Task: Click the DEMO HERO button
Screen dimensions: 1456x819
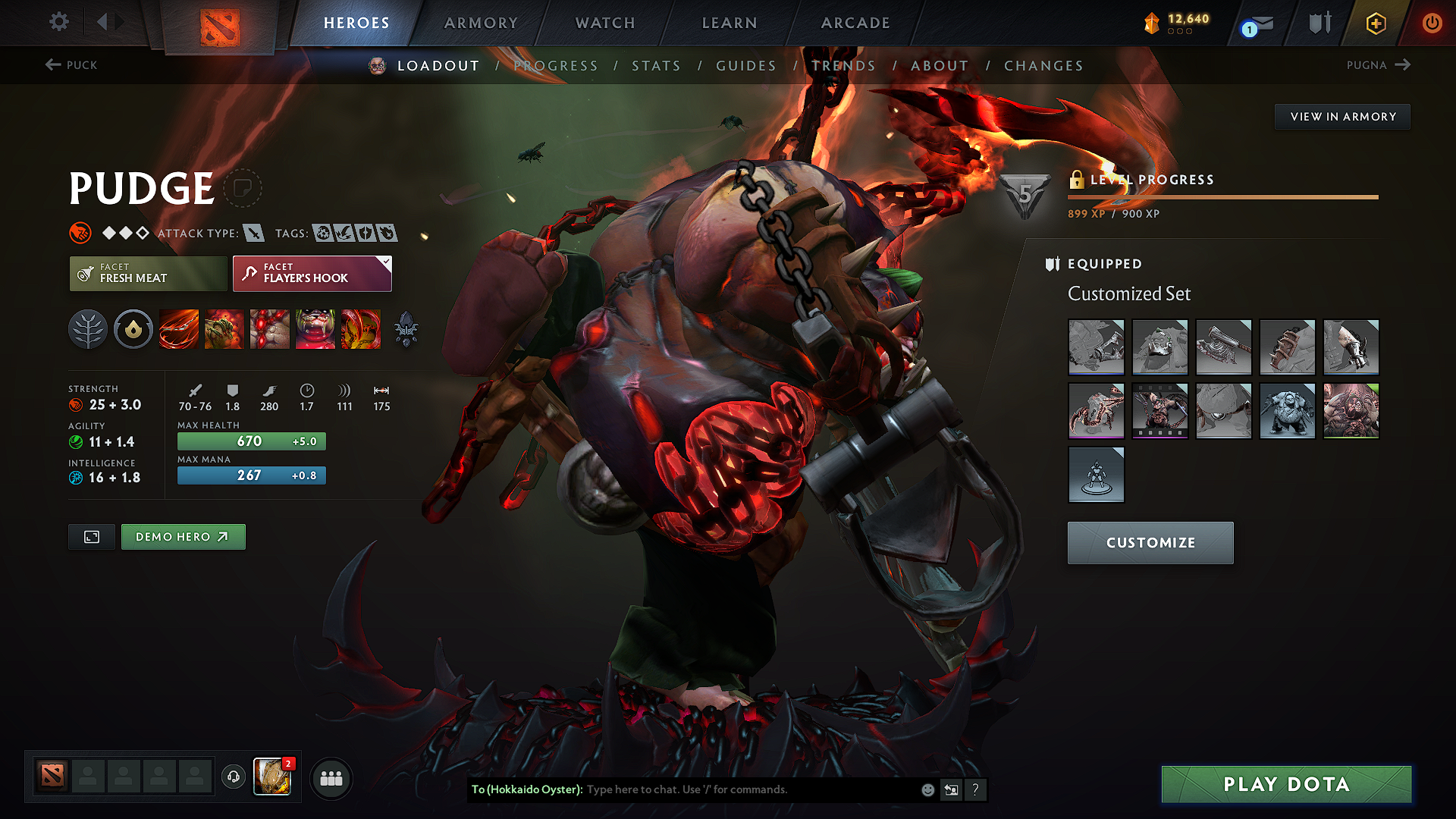Action: click(183, 537)
